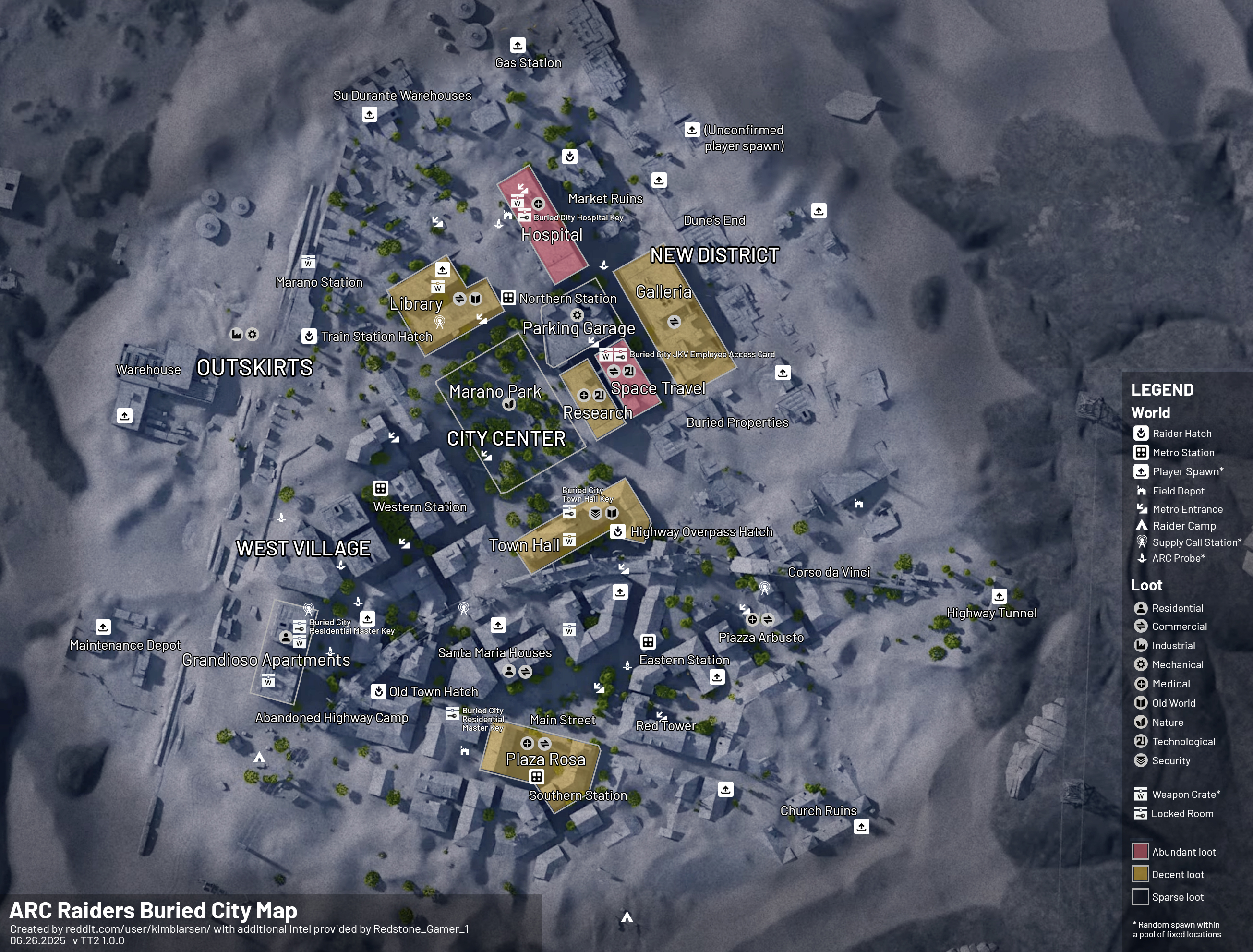Image resolution: width=1253 pixels, height=952 pixels.
Task: Choose the Technological loot legend entry
Action: pyautogui.click(x=1183, y=742)
